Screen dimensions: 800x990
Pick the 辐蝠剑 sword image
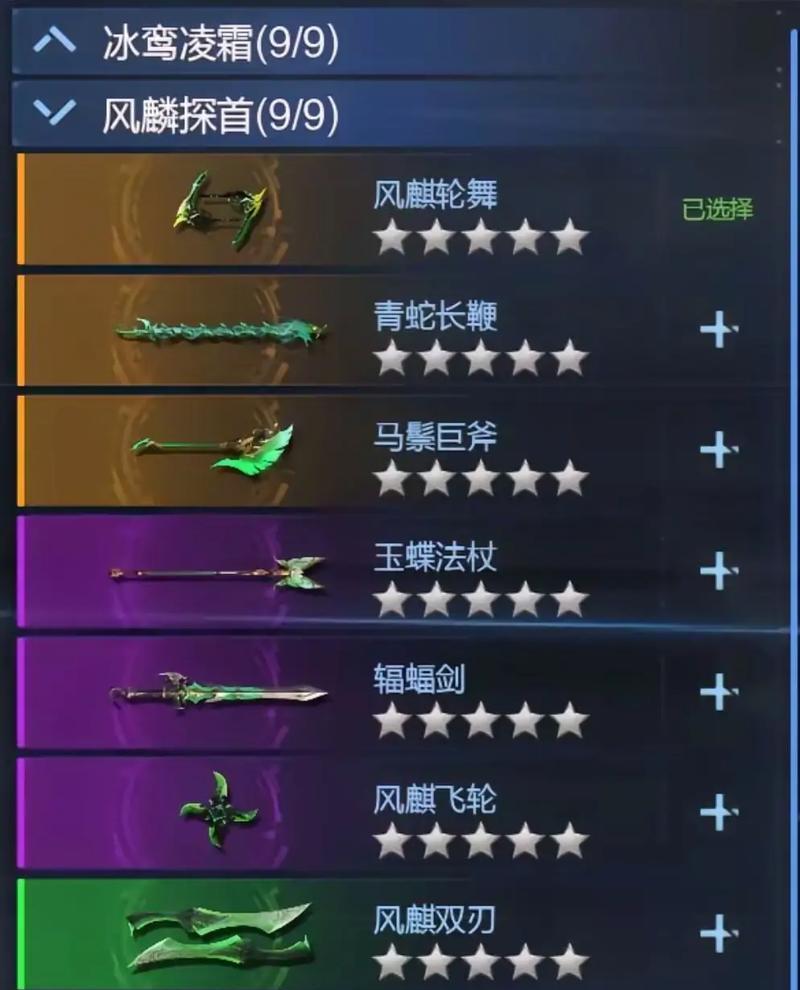[218, 691]
